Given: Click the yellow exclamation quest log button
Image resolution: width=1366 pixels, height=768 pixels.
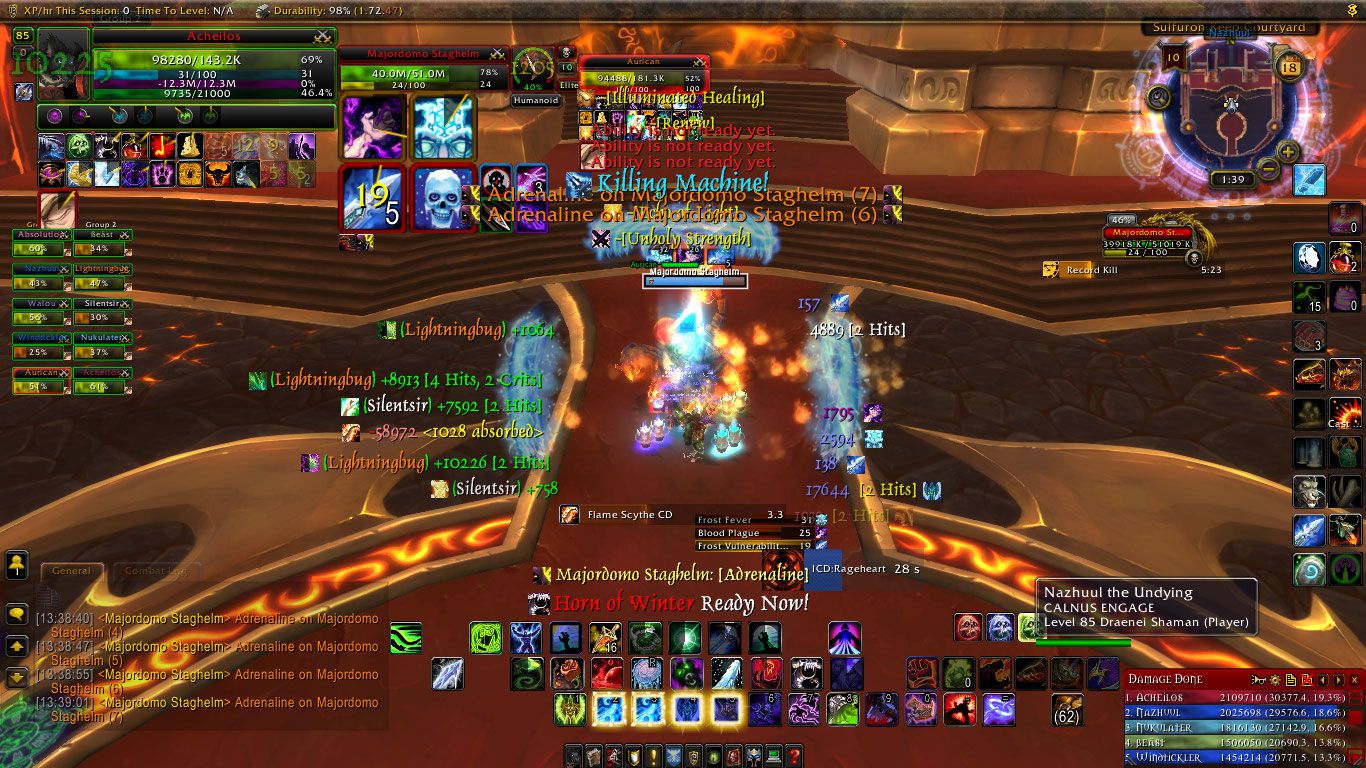Looking at the screenshot, I should tap(653, 756).
